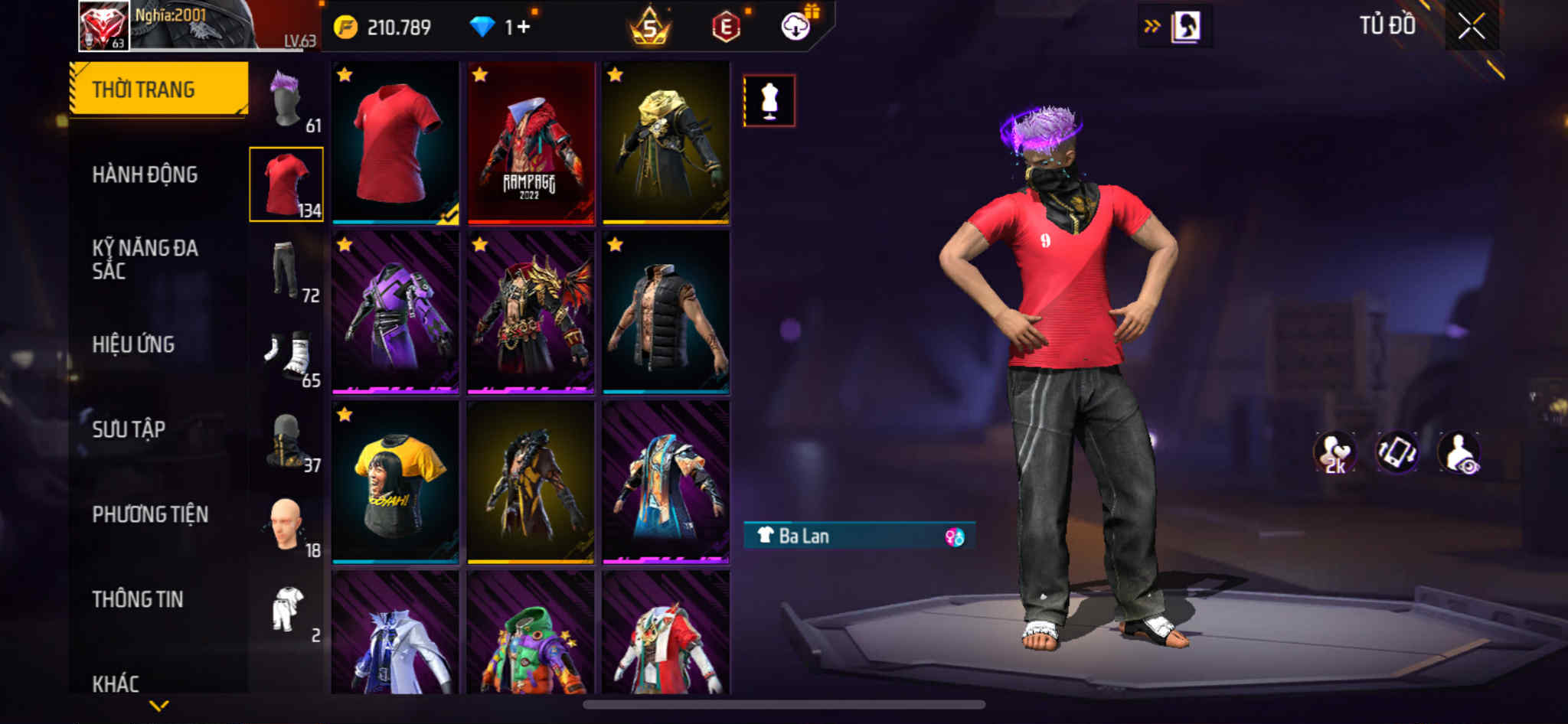Open the character eye view icon

pyautogui.click(x=1459, y=452)
